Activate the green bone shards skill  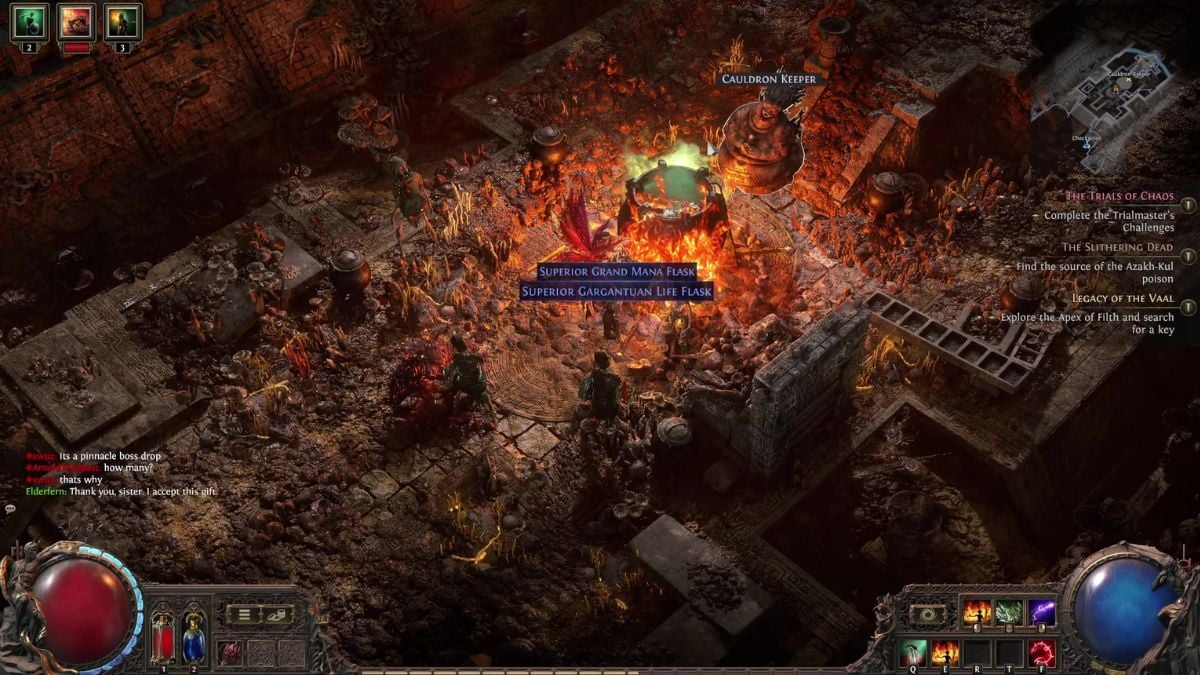click(x=1009, y=612)
